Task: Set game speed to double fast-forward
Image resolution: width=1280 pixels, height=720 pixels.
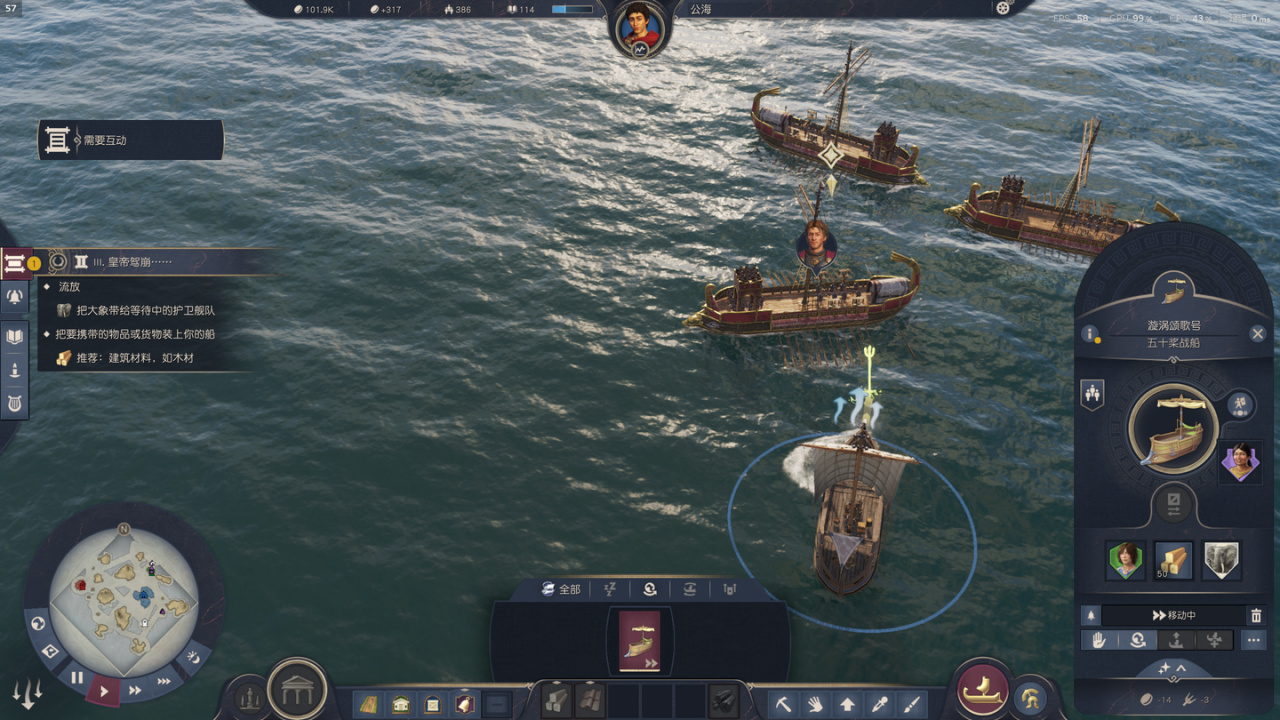Action: coord(135,690)
